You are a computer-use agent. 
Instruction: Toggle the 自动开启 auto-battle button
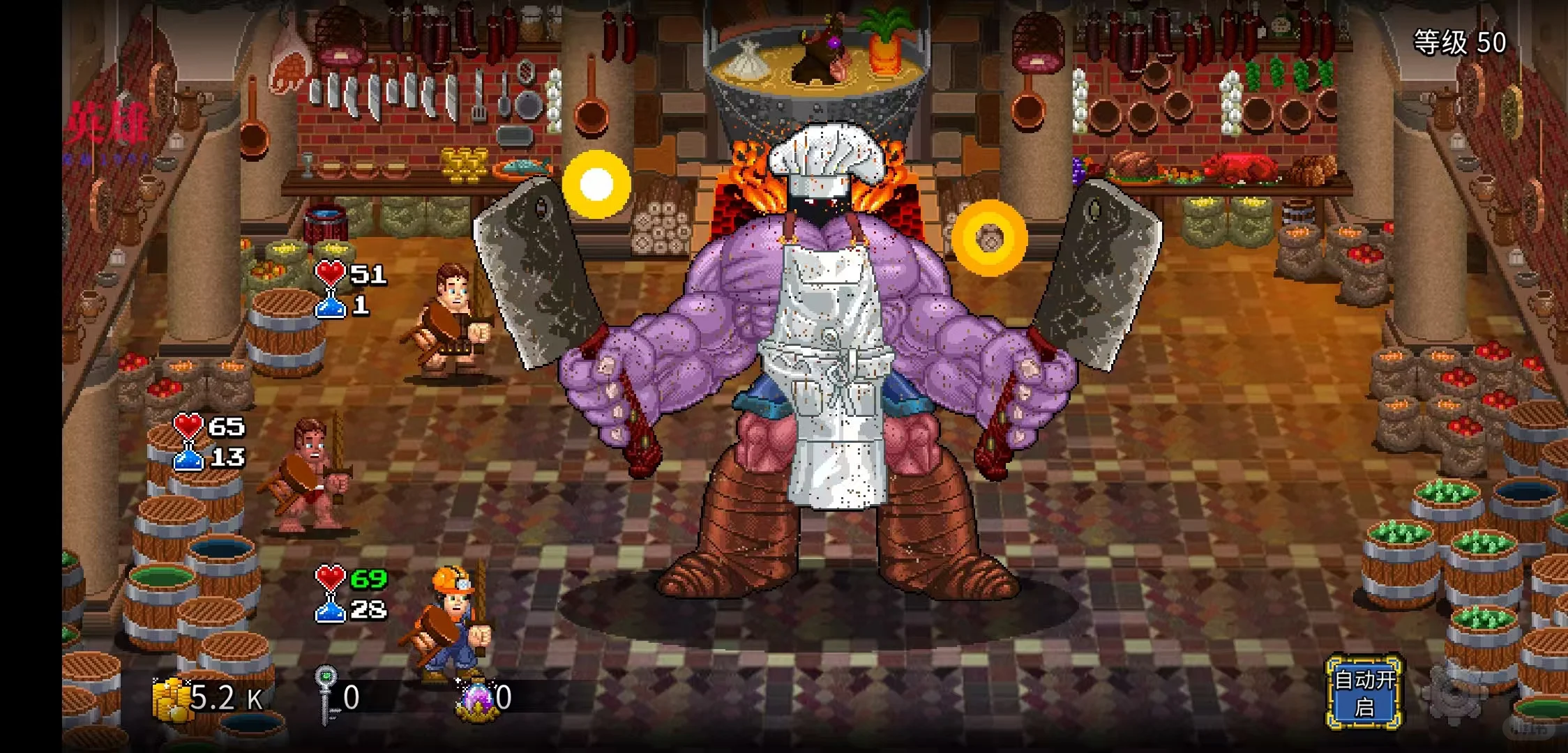pyautogui.click(x=1364, y=692)
